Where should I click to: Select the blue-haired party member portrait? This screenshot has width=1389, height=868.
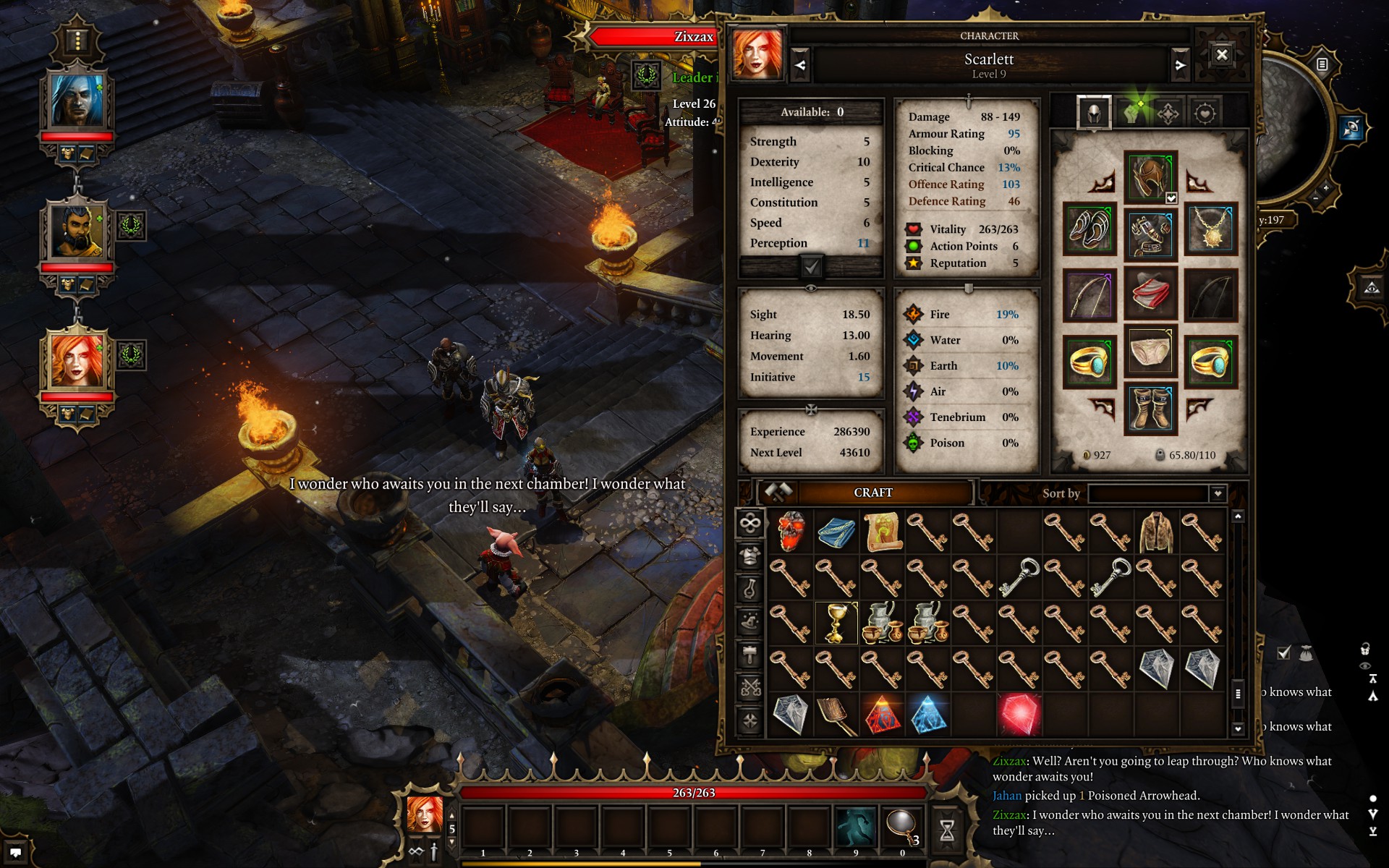tap(77, 101)
